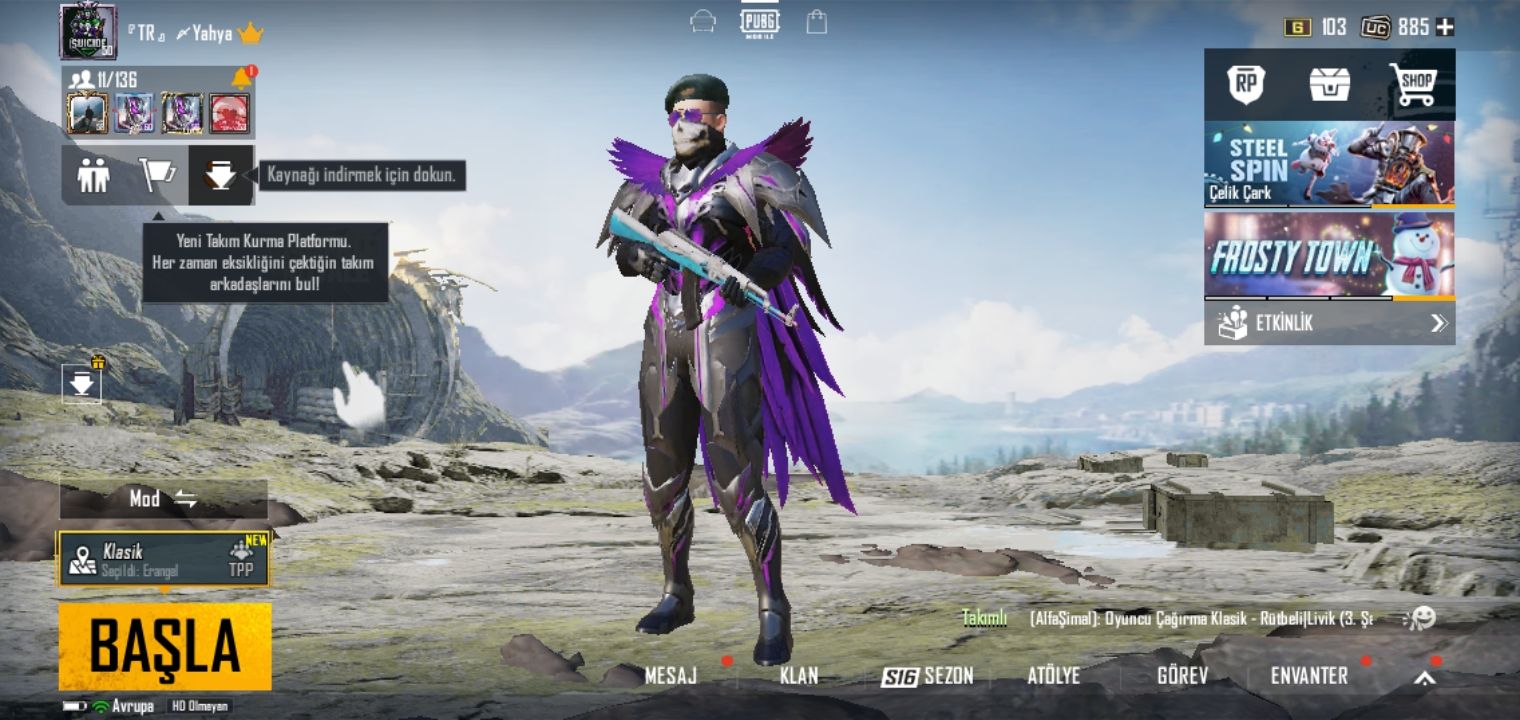This screenshot has height=720, width=1520.
Task: Select the Klasik Erangel TPP mode card
Action: (163, 559)
